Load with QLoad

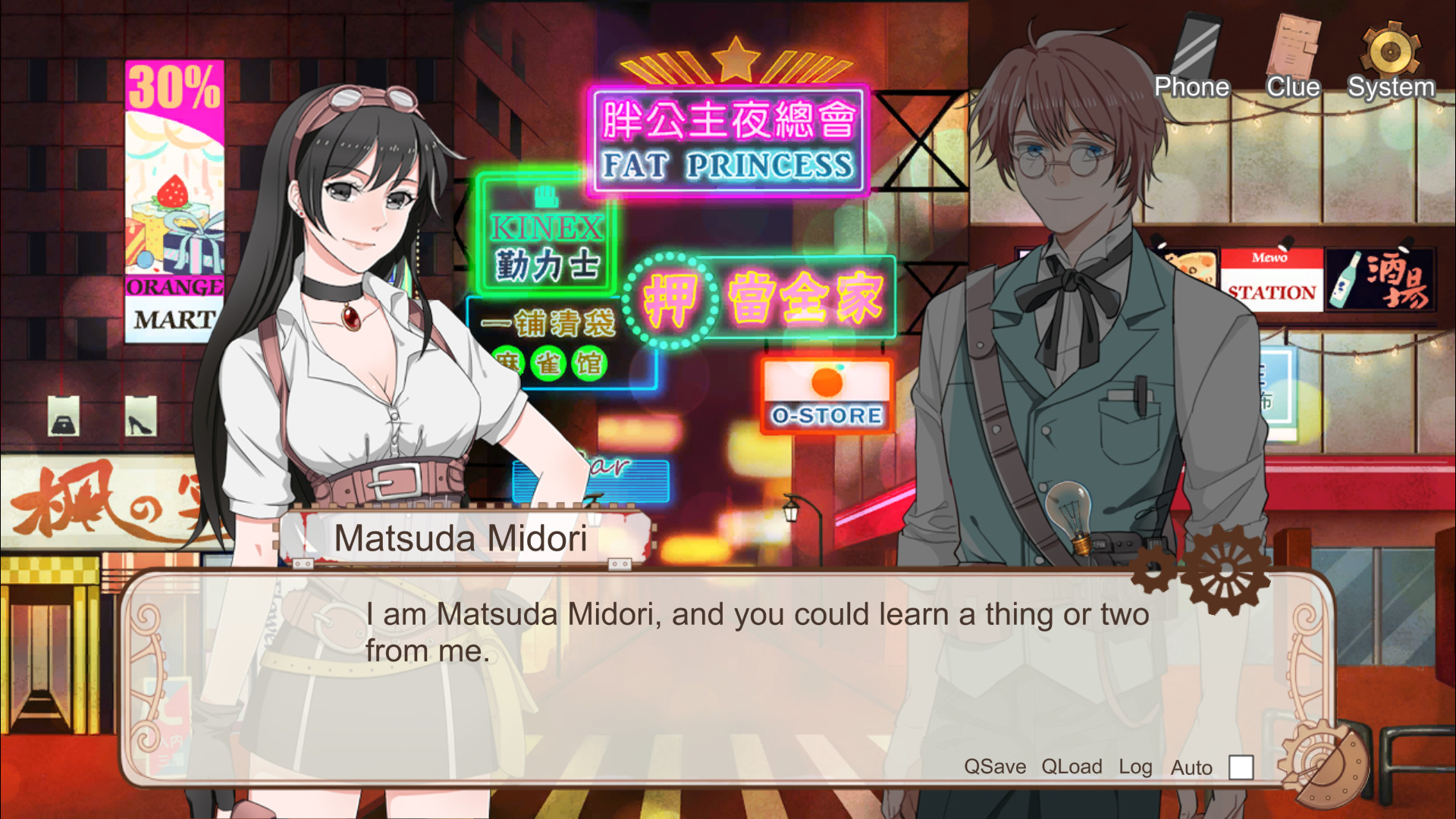[1072, 767]
